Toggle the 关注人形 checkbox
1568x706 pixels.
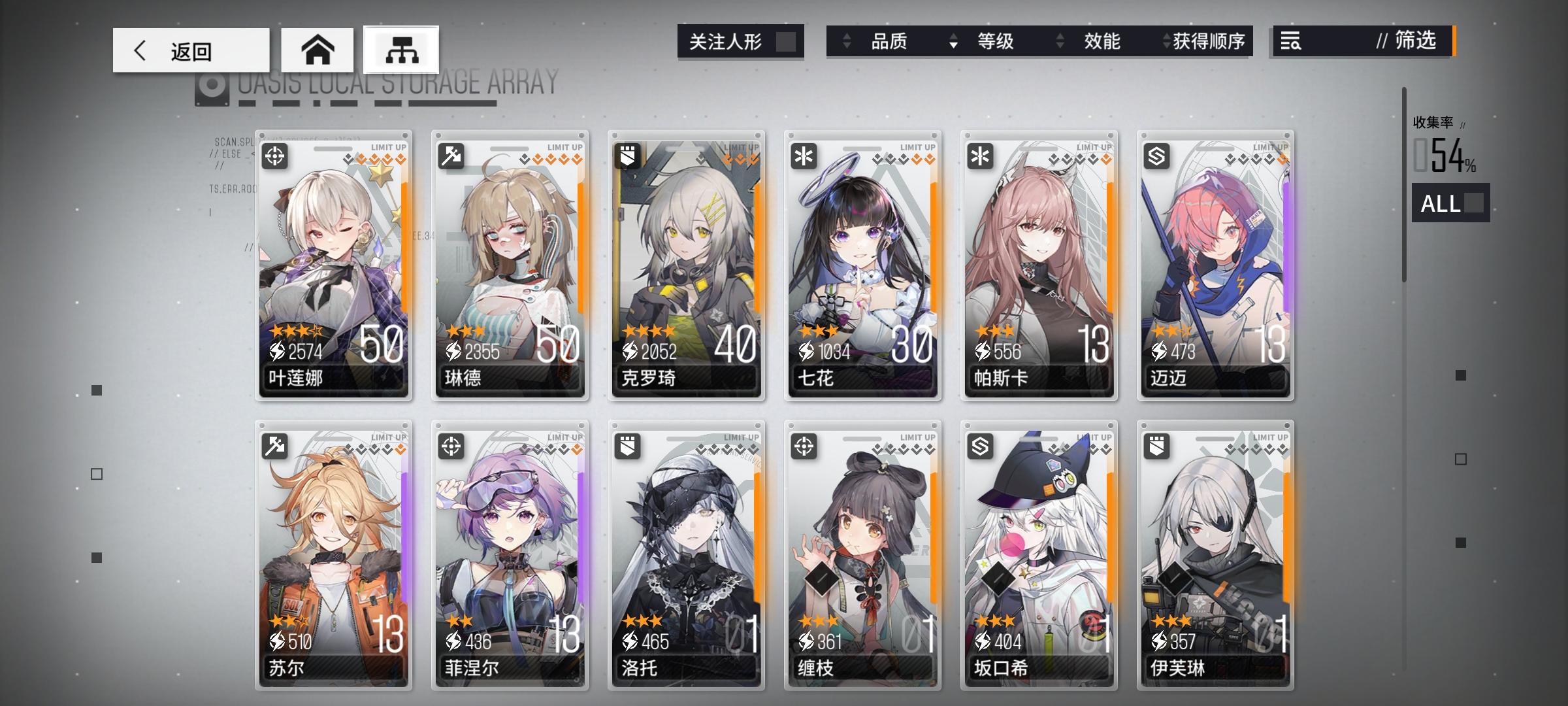[789, 41]
